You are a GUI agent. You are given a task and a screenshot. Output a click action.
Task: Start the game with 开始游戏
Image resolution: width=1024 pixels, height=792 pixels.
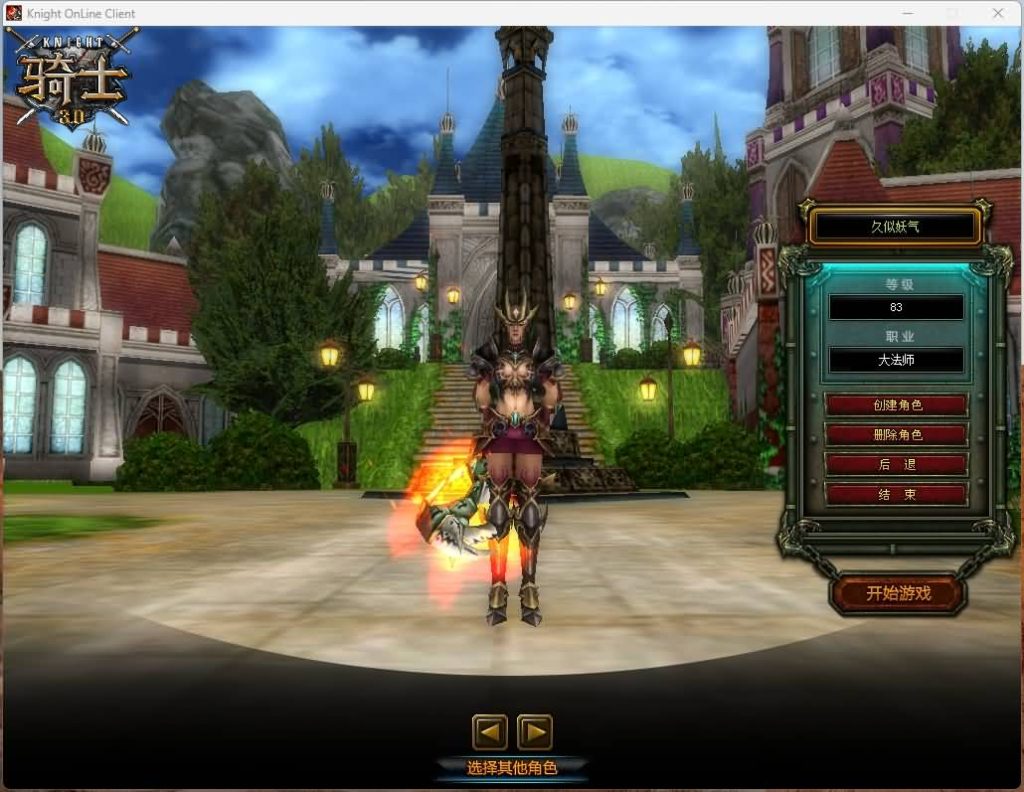click(x=898, y=593)
